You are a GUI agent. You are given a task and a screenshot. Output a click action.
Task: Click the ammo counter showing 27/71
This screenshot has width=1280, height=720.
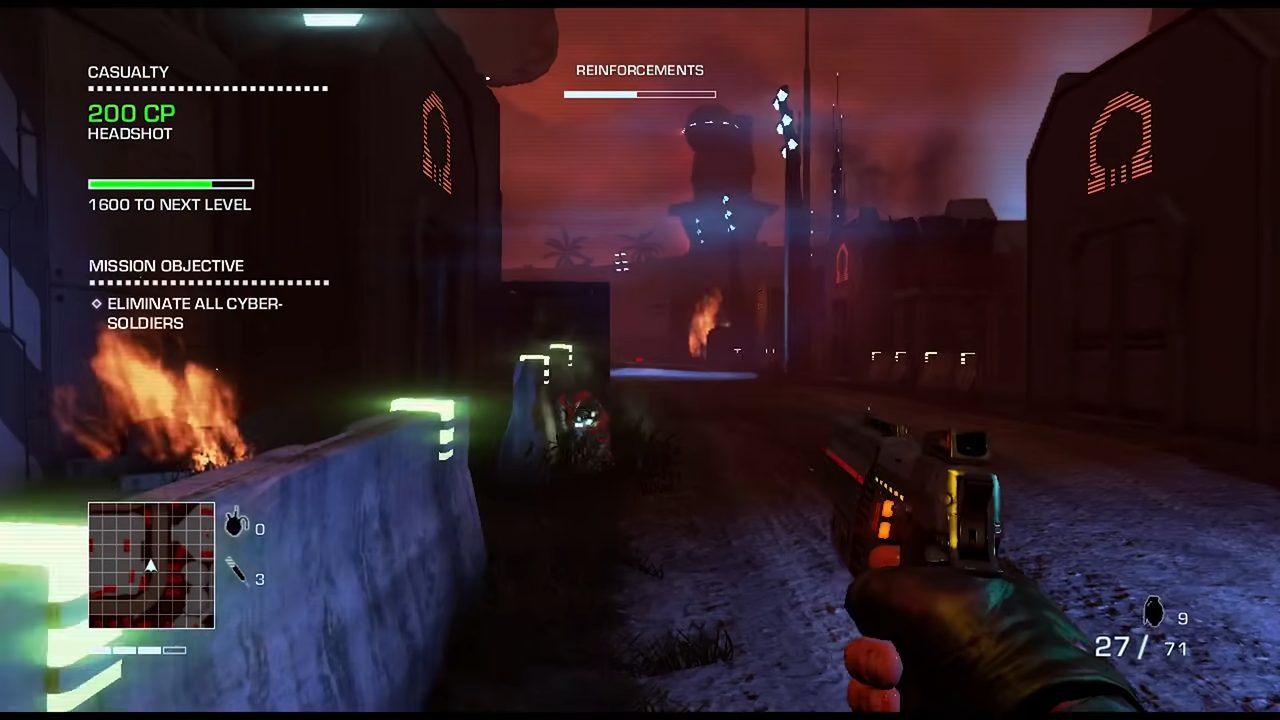point(1140,647)
